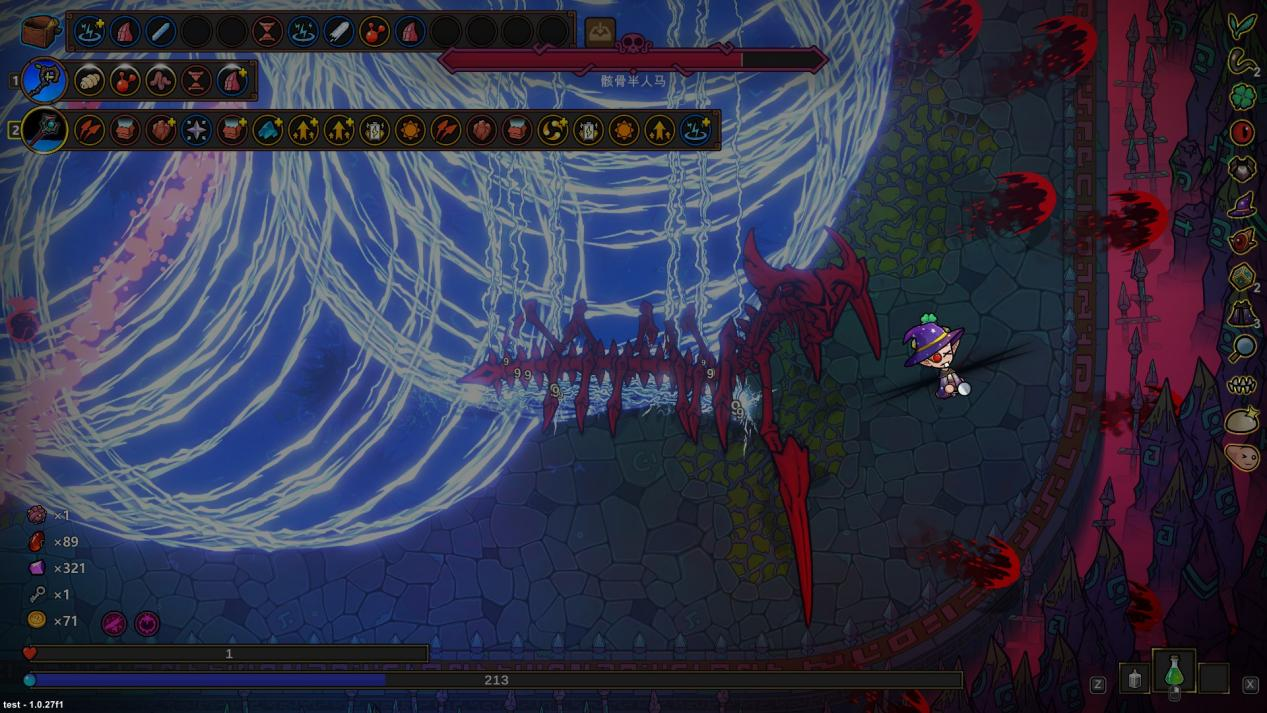Select the blue staff in wand slot 1
The height and width of the screenshot is (713, 1267).
(x=44, y=80)
